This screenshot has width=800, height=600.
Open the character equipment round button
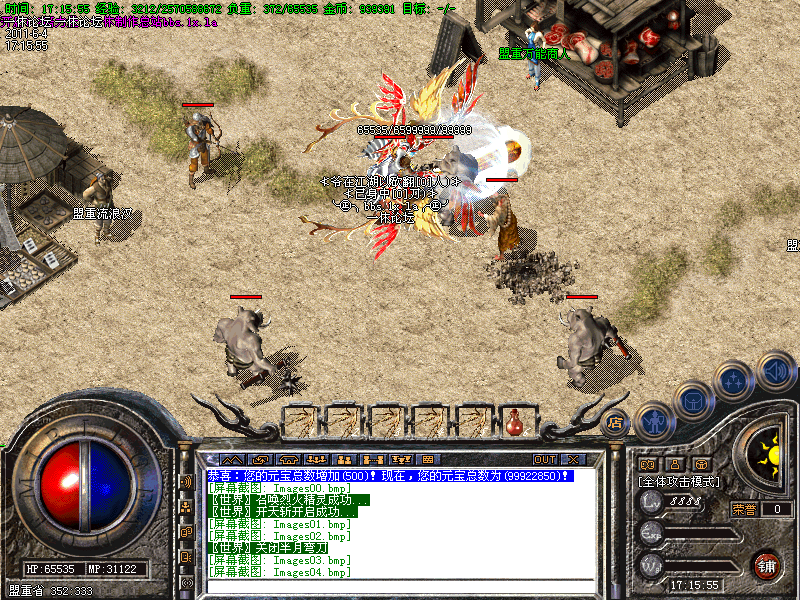click(654, 420)
